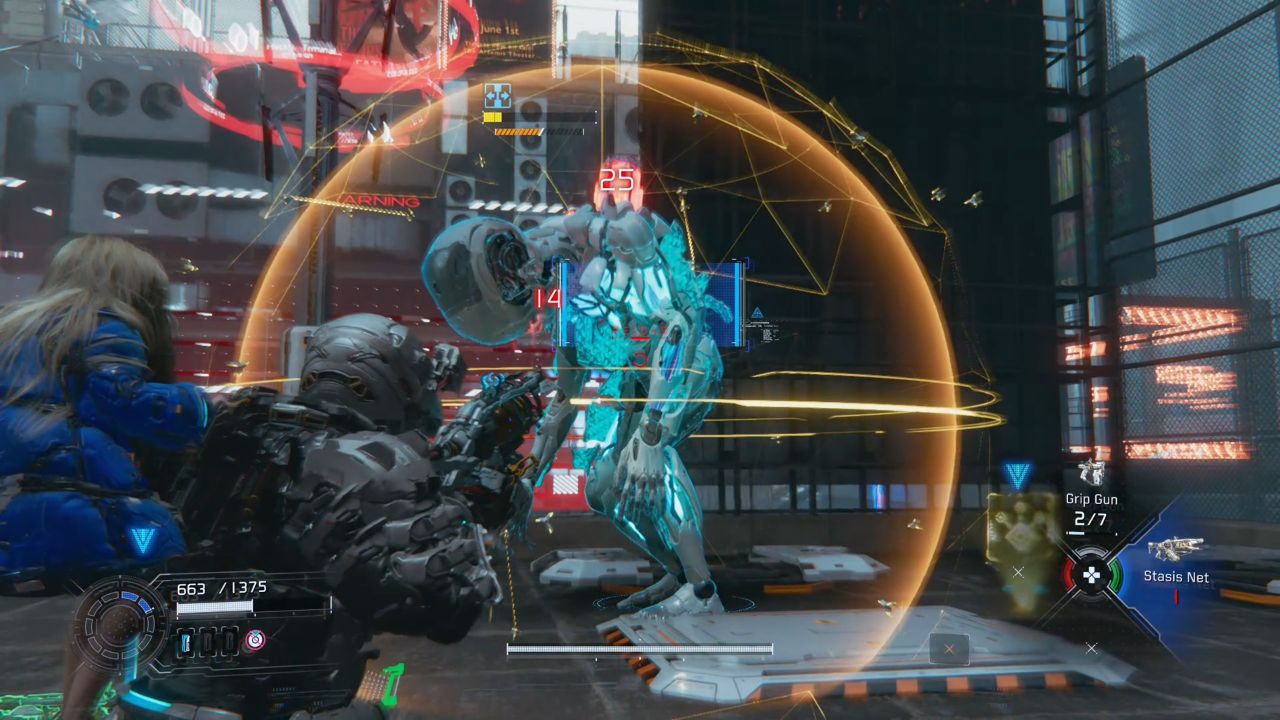Click the pink circular status effect icon
Viewport: 1280px width, 720px height.
pos(255,640)
